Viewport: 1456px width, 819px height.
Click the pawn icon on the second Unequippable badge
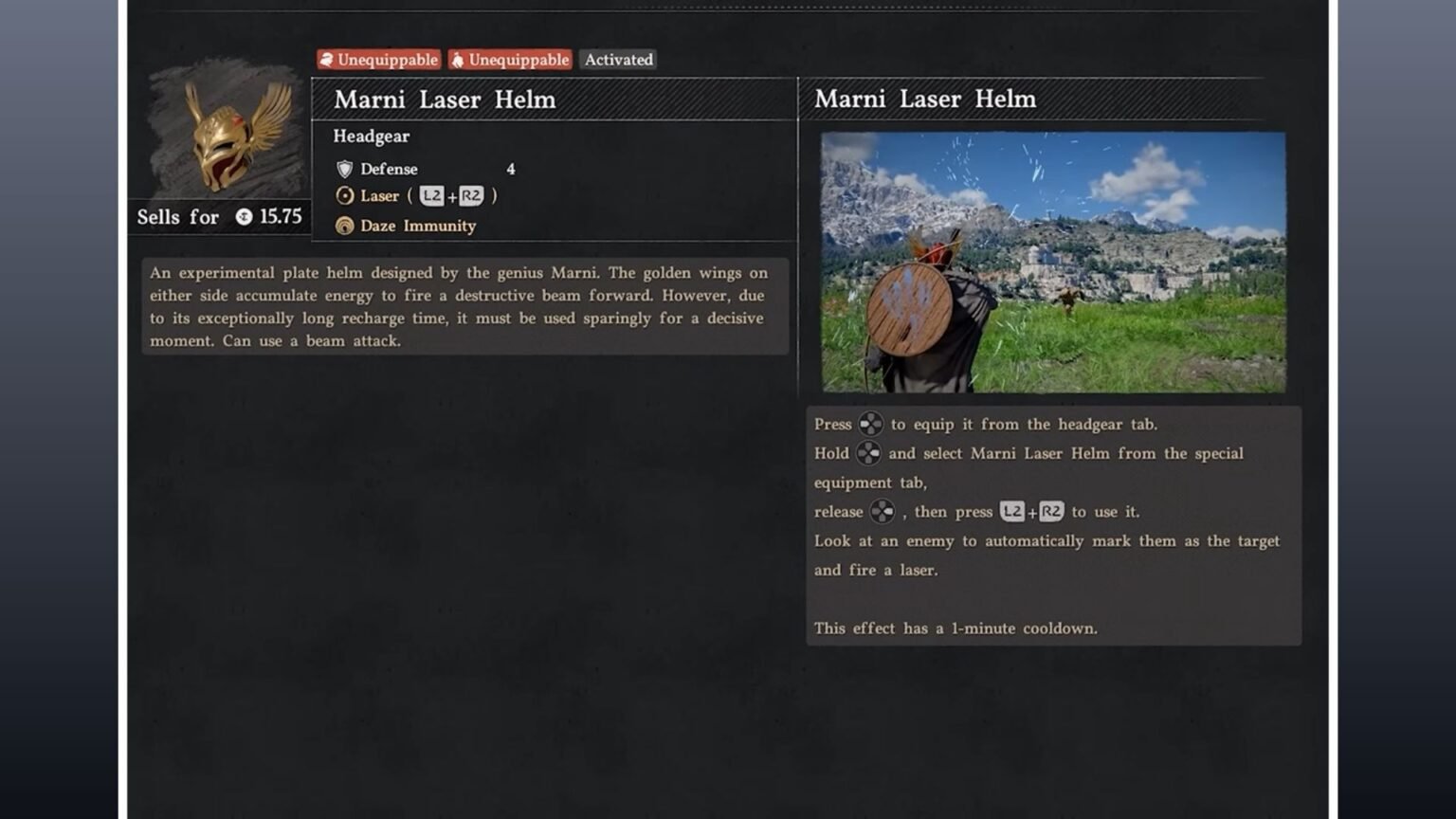[459, 60]
